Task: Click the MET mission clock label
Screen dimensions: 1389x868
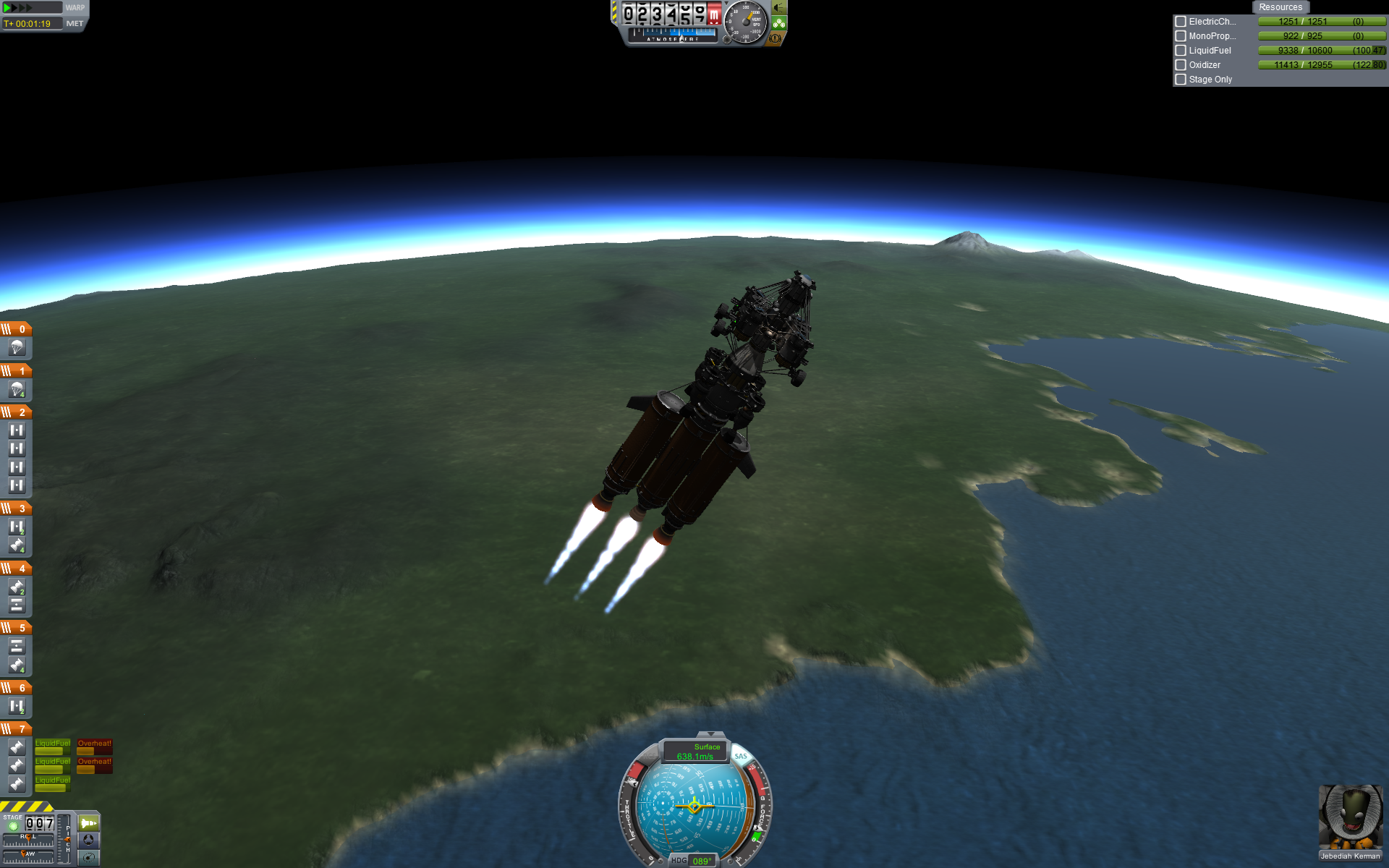Action: coord(75,24)
